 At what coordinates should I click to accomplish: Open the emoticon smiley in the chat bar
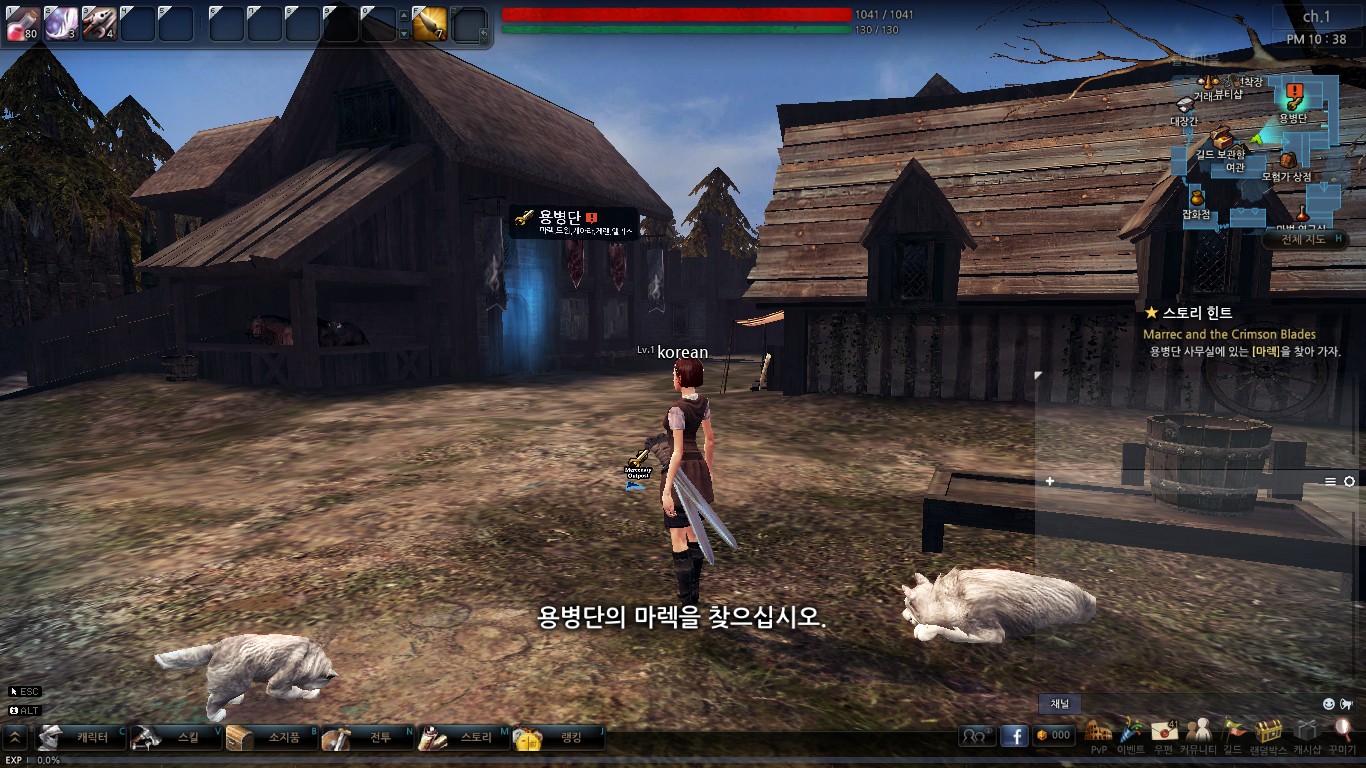click(1328, 704)
